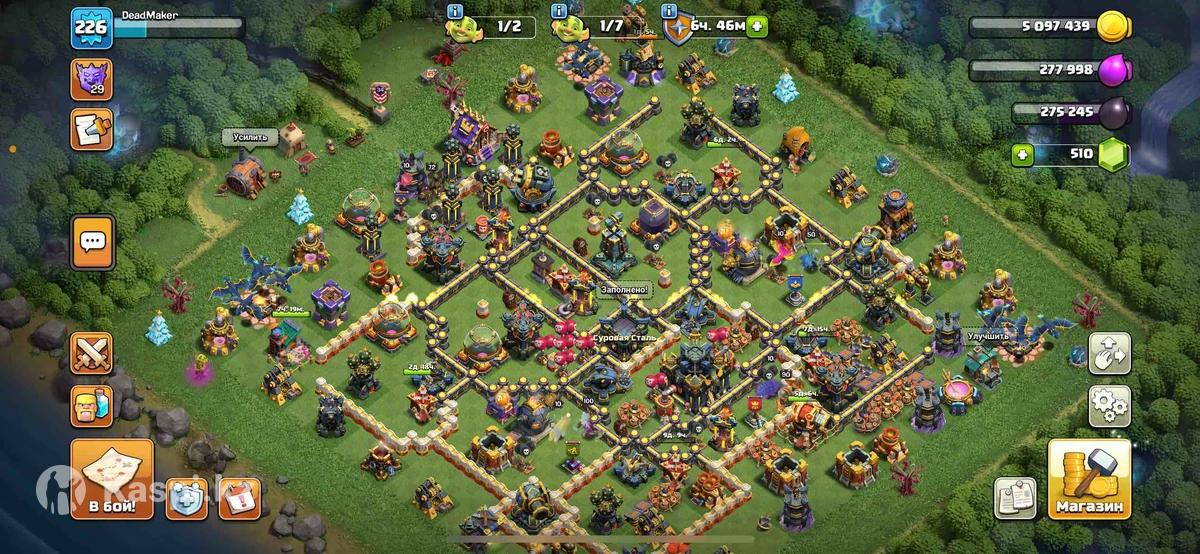Collect from the Заполнено! bubble
Viewport: 1200px width, 554px height.
tap(624, 290)
